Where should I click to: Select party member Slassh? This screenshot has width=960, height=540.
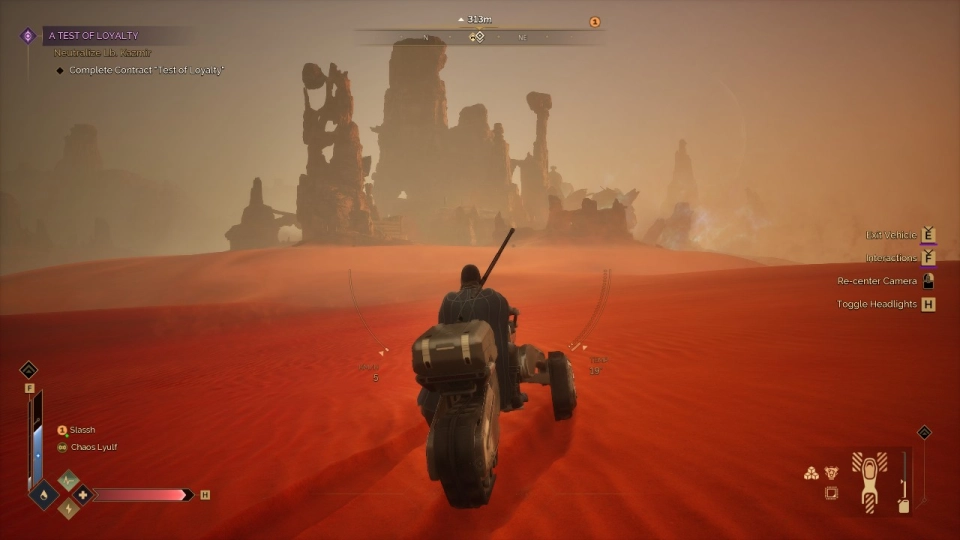(x=82, y=430)
